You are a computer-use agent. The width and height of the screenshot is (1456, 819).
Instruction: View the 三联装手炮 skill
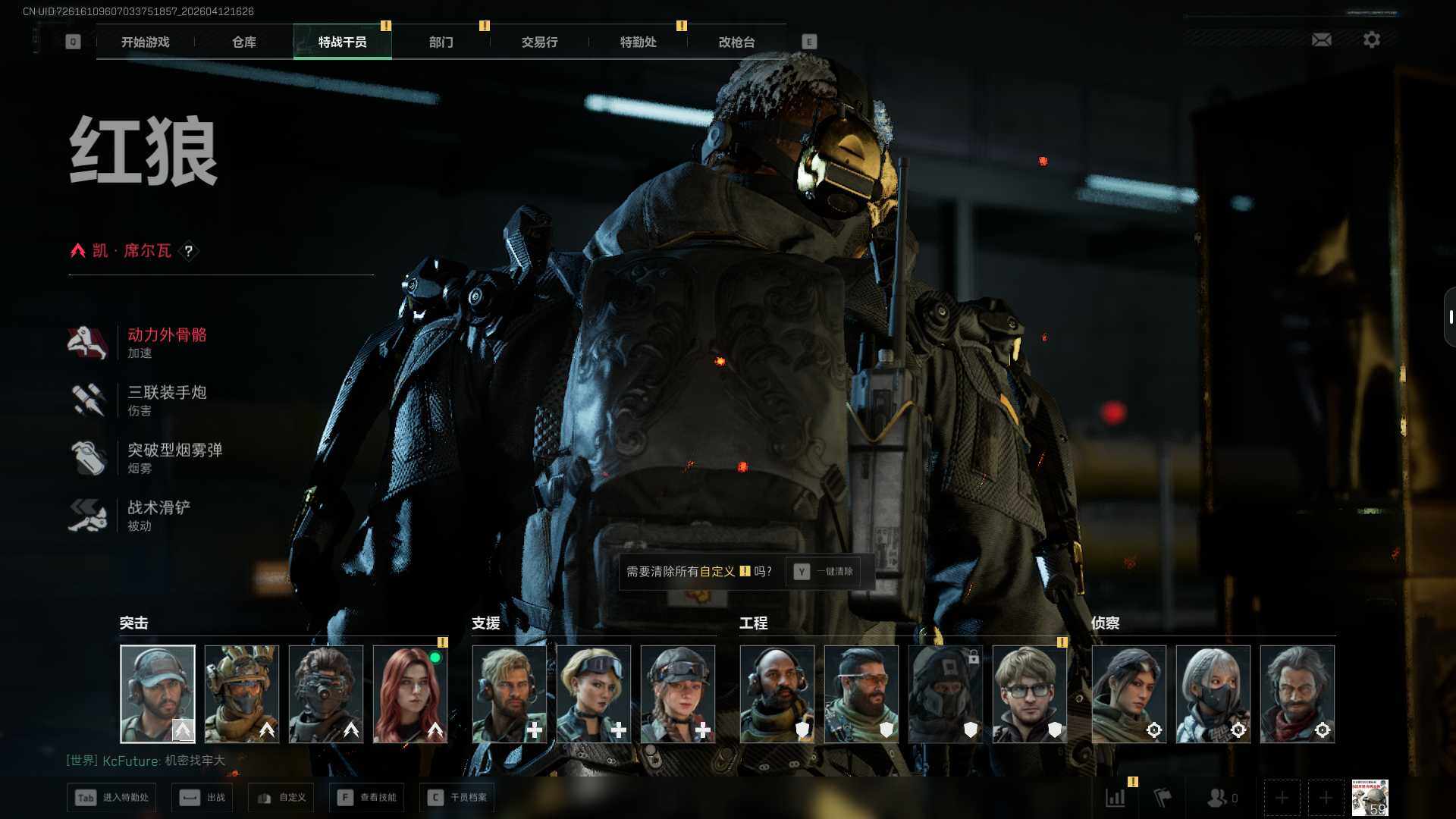click(166, 400)
